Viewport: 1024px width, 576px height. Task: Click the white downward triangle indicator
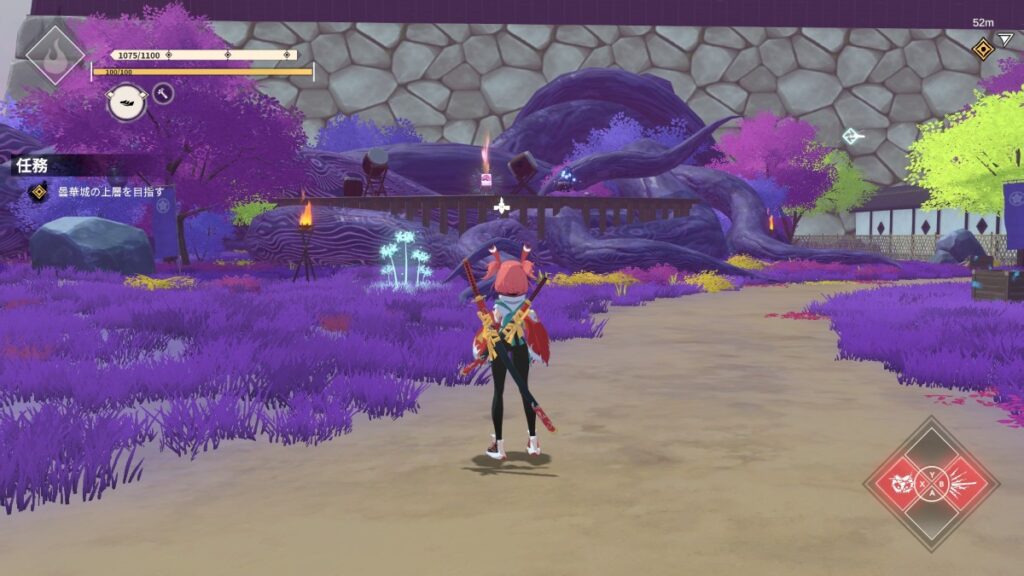click(x=1005, y=39)
